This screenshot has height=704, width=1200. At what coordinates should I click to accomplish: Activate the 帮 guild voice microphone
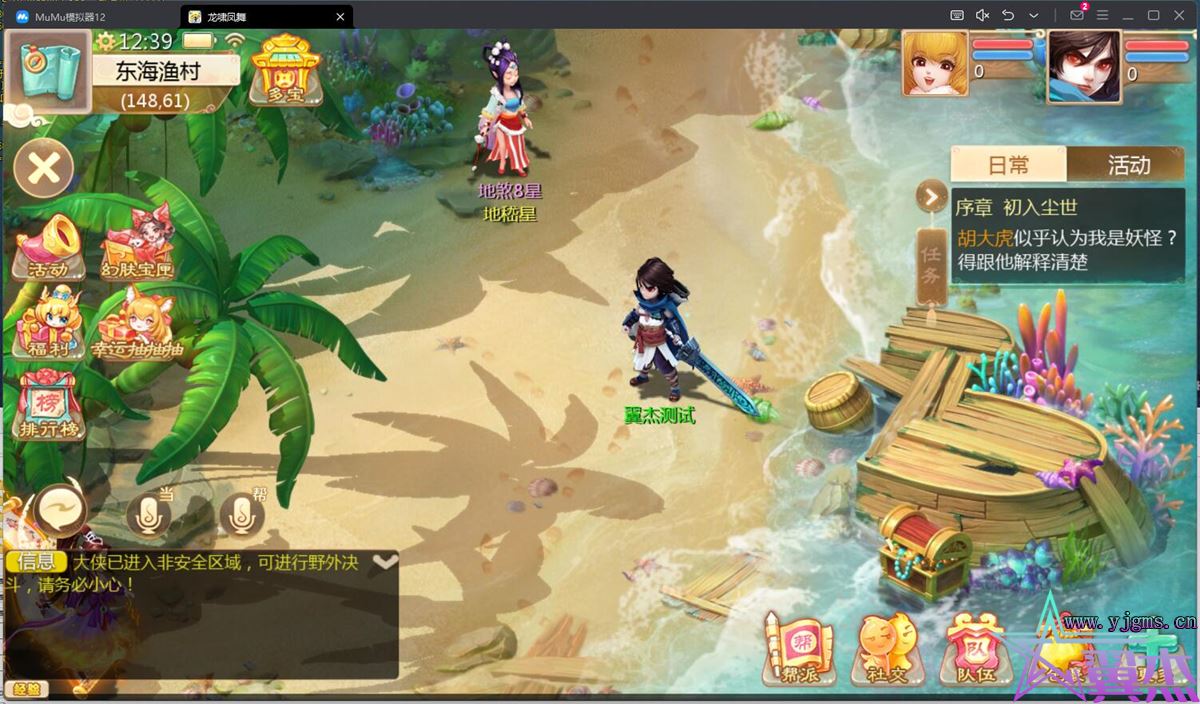(x=241, y=514)
